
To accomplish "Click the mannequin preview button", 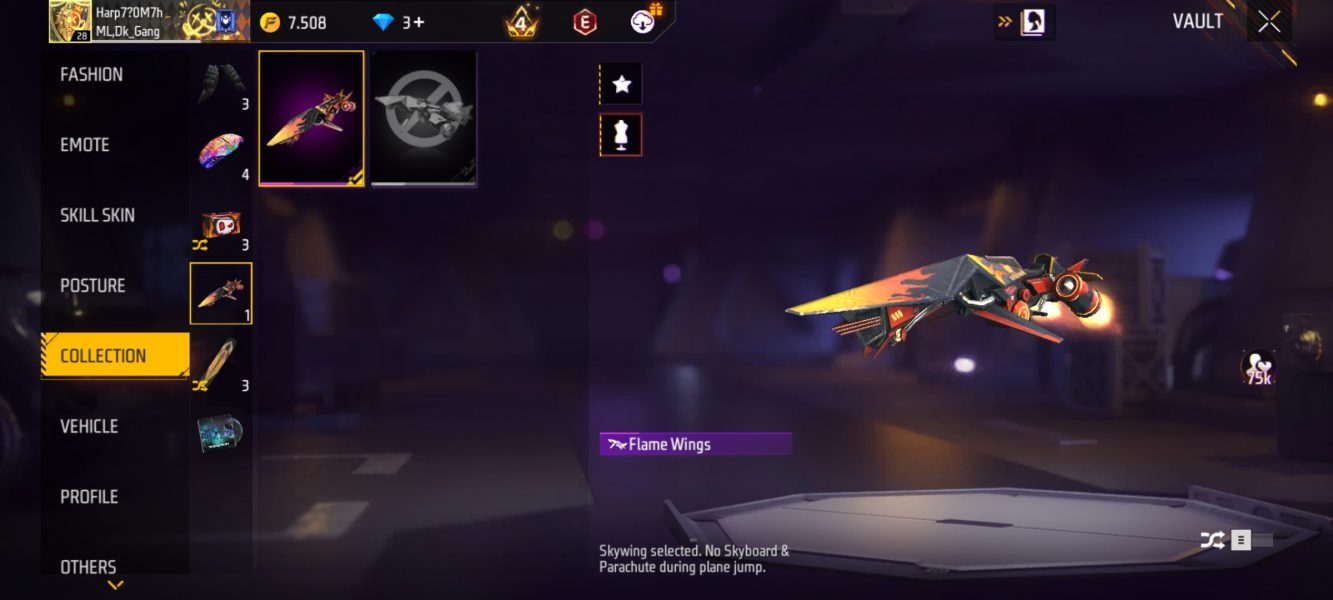I will (x=621, y=135).
